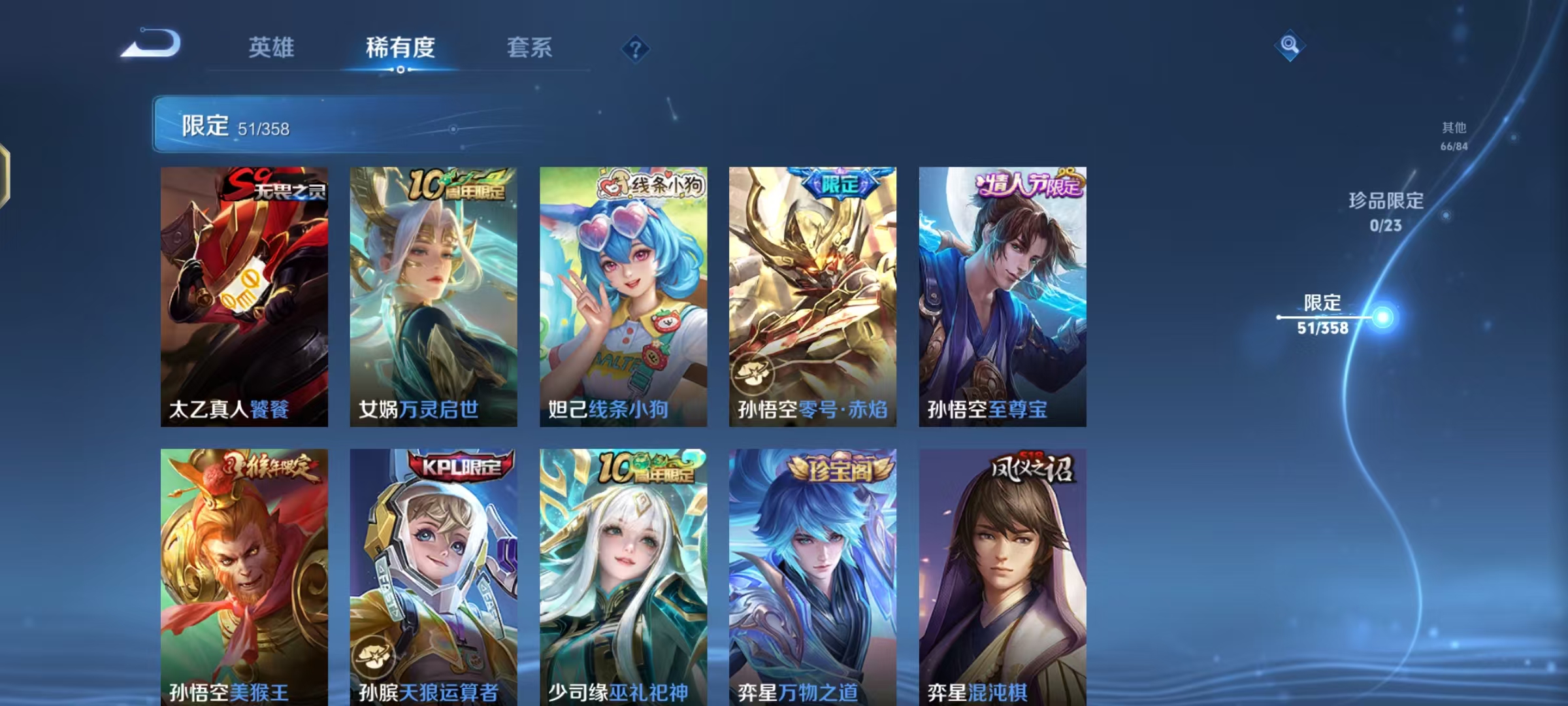Switch to the 套系 tab
Image resolution: width=1568 pixels, height=706 pixels.
point(530,48)
